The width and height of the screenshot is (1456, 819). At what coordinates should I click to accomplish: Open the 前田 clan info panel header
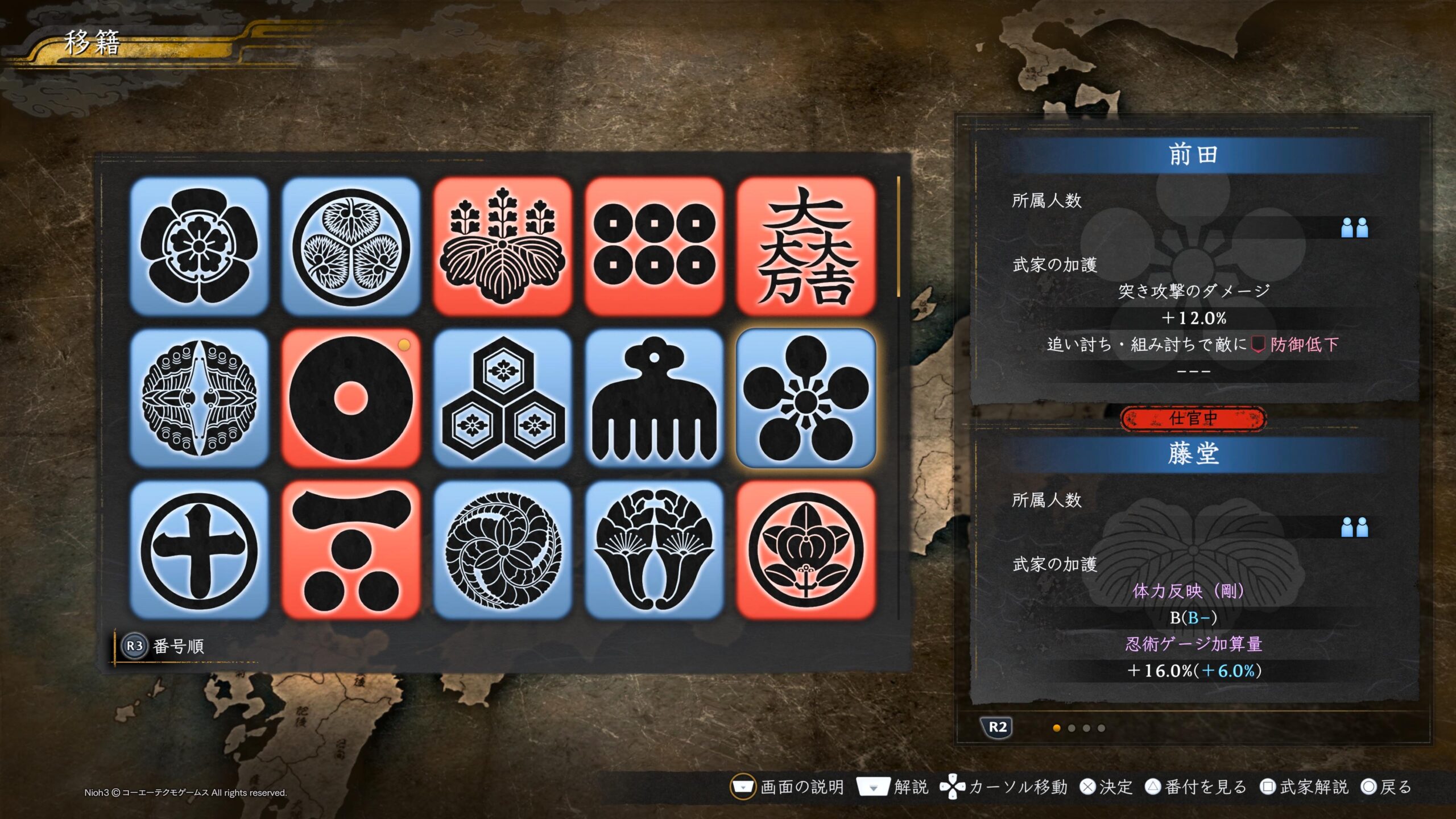click(1193, 155)
